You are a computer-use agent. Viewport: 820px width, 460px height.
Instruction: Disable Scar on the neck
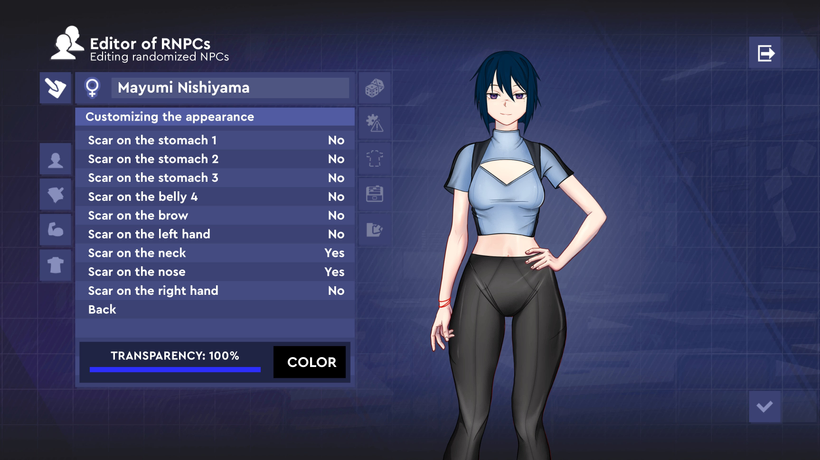tap(215, 253)
